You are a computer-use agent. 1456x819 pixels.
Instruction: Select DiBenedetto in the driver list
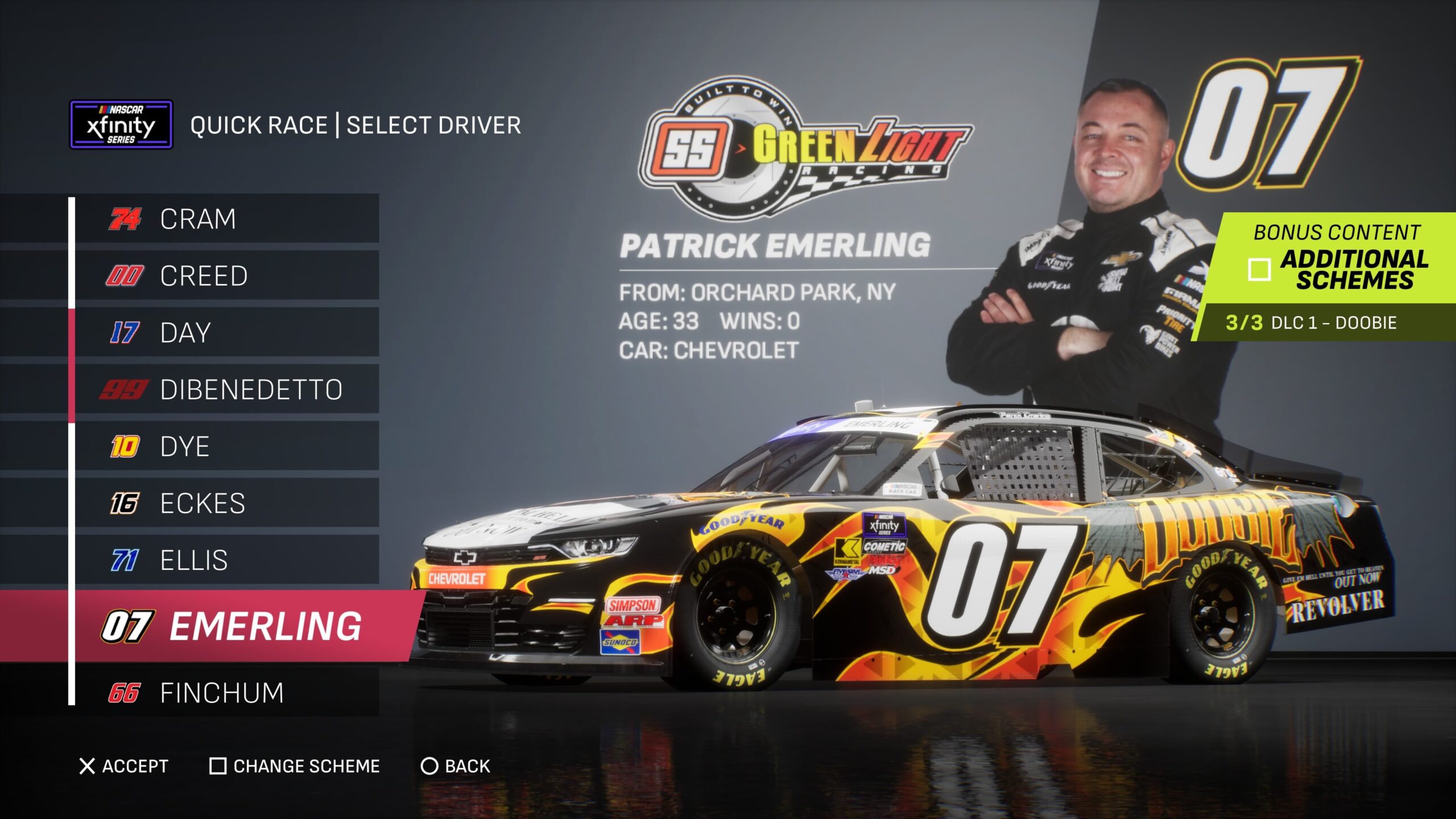click(227, 390)
